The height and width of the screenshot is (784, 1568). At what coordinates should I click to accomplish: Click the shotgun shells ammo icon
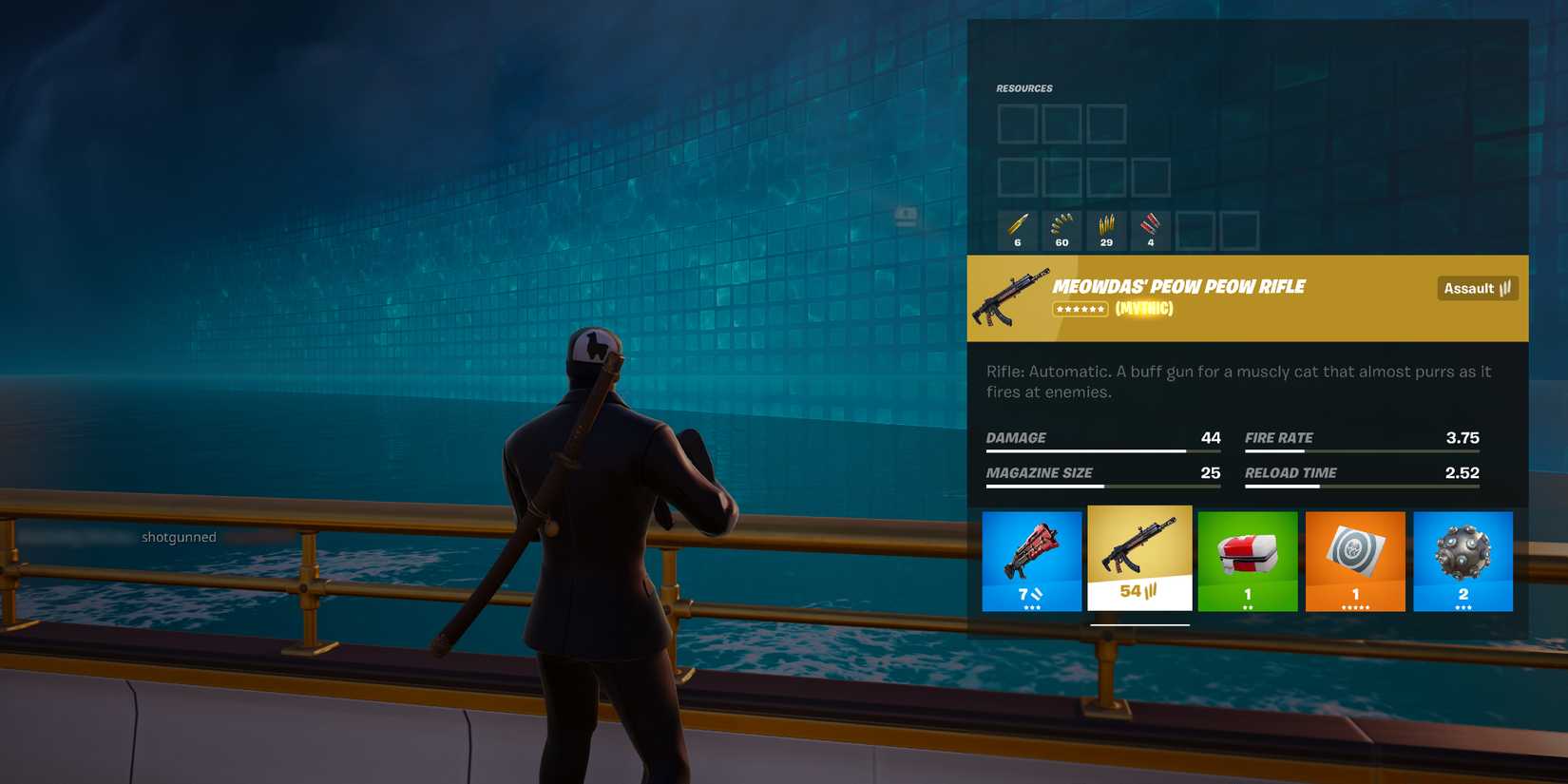[1016, 228]
